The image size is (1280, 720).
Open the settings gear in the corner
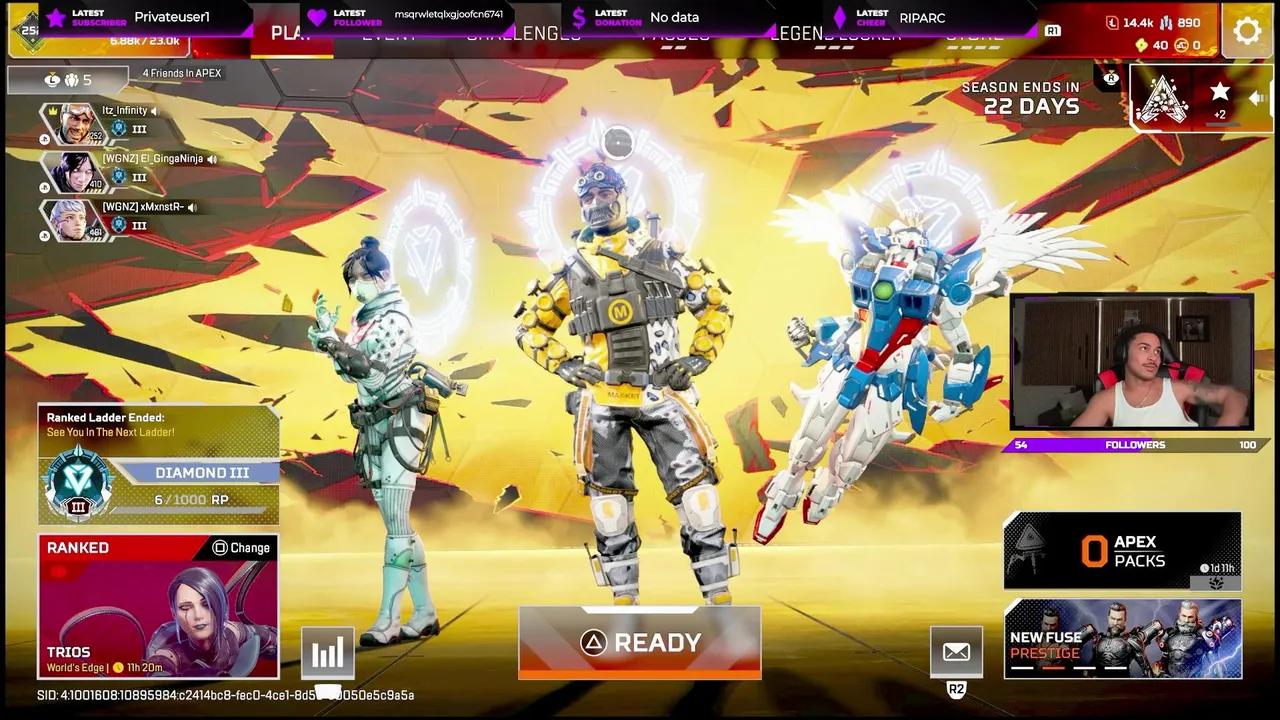pyautogui.click(x=1247, y=30)
